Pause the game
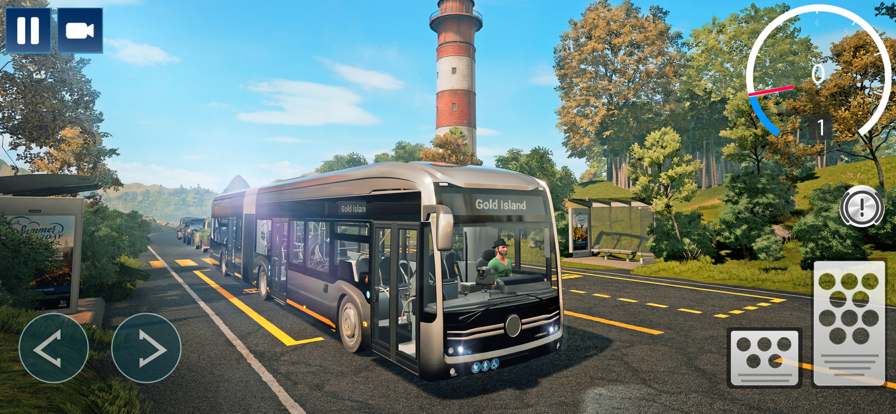This screenshot has width=896, height=414. pos(28,30)
